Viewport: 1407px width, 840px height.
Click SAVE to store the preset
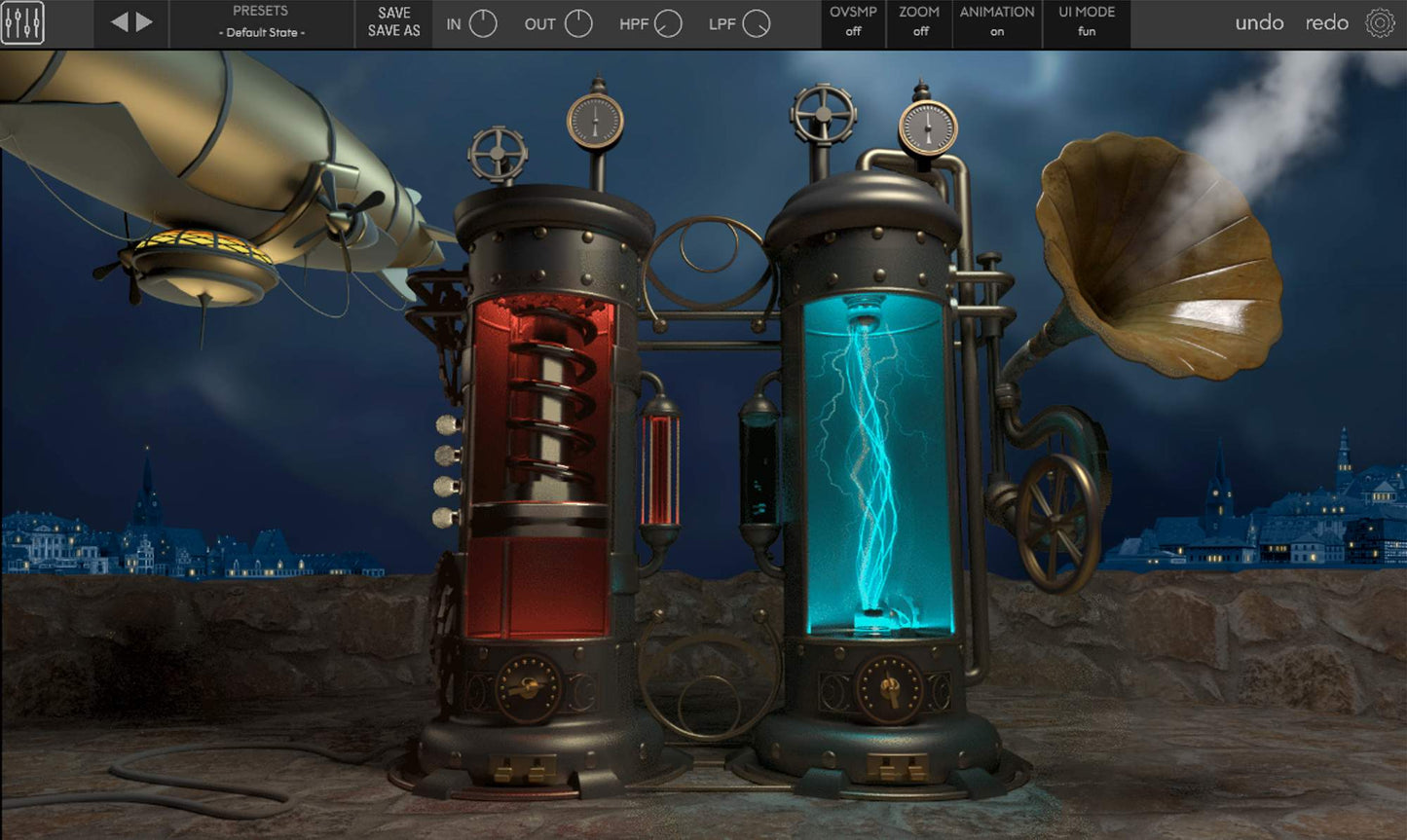[x=394, y=13]
